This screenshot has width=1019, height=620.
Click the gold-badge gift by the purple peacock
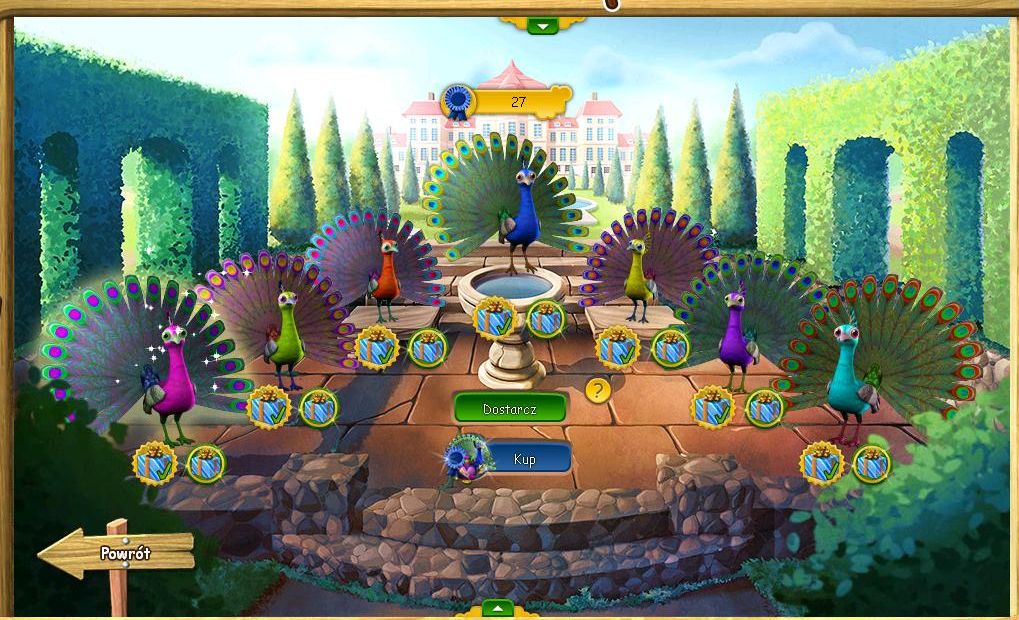pos(712,407)
